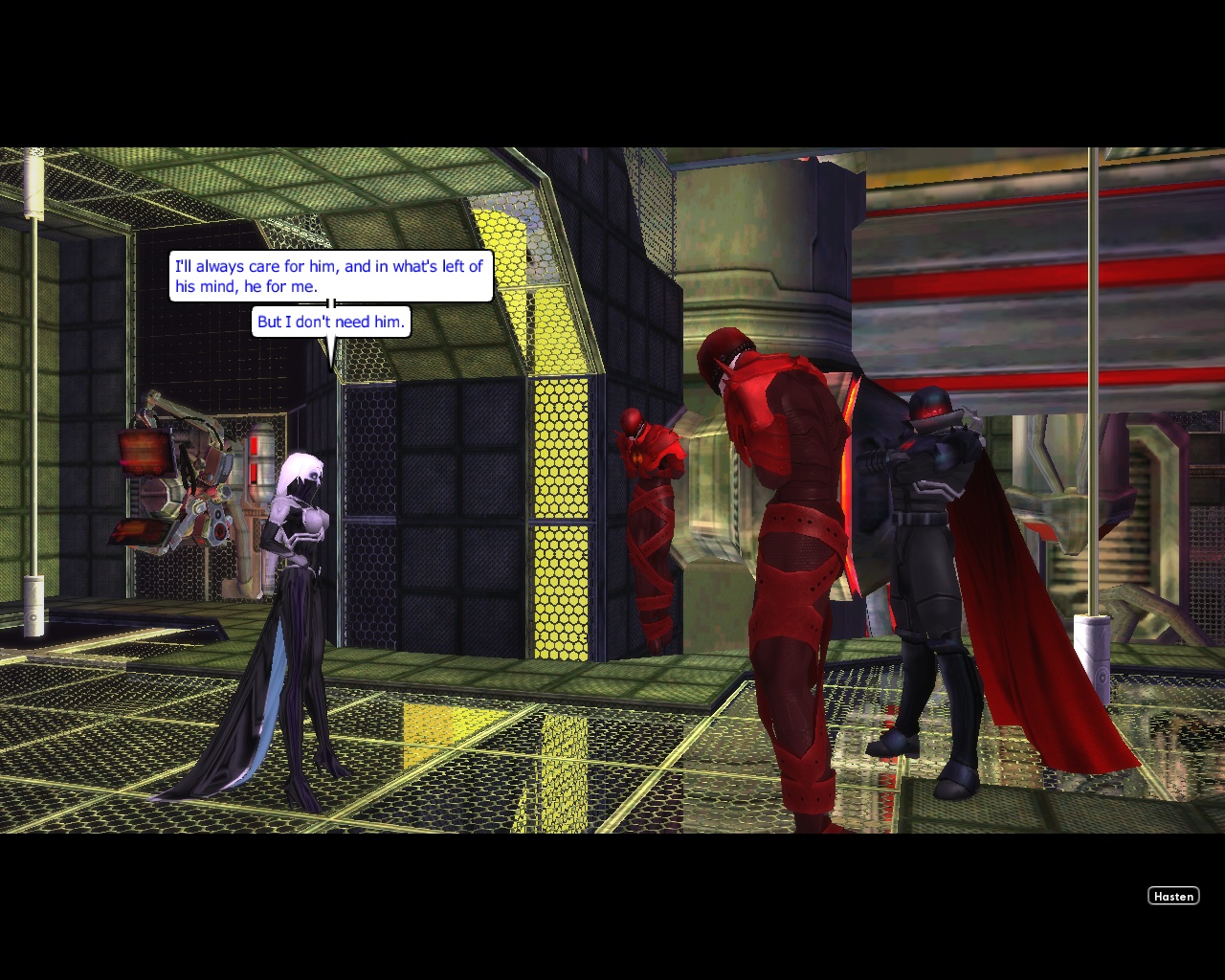Screen dimensions: 1225x980
Task: Activate the Hasten power button
Action: (x=1173, y=896)
